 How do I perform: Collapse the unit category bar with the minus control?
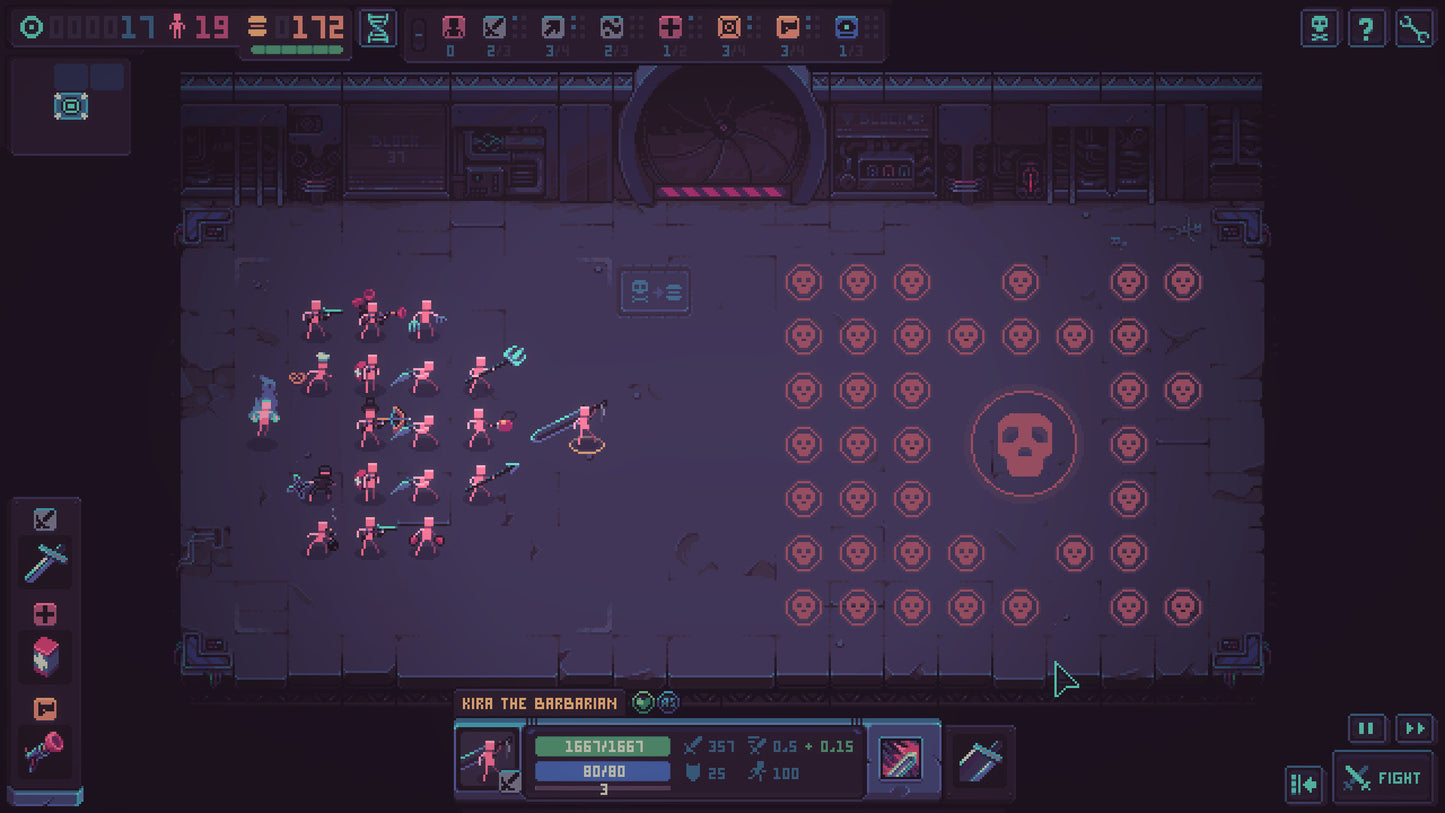pyautogui.click(x=420, y=32)
